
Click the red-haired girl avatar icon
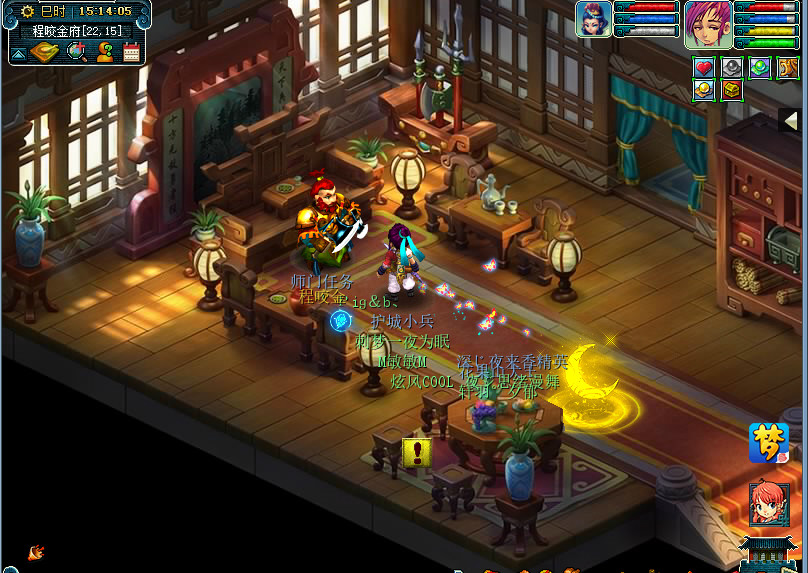(x=768, y=504)
